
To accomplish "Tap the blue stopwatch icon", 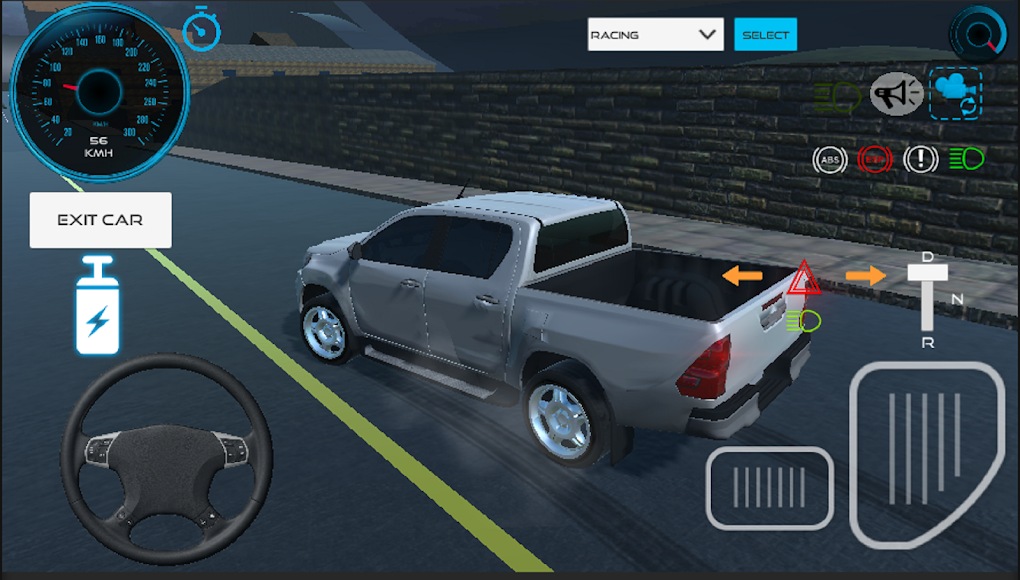I will pos(202,29).
